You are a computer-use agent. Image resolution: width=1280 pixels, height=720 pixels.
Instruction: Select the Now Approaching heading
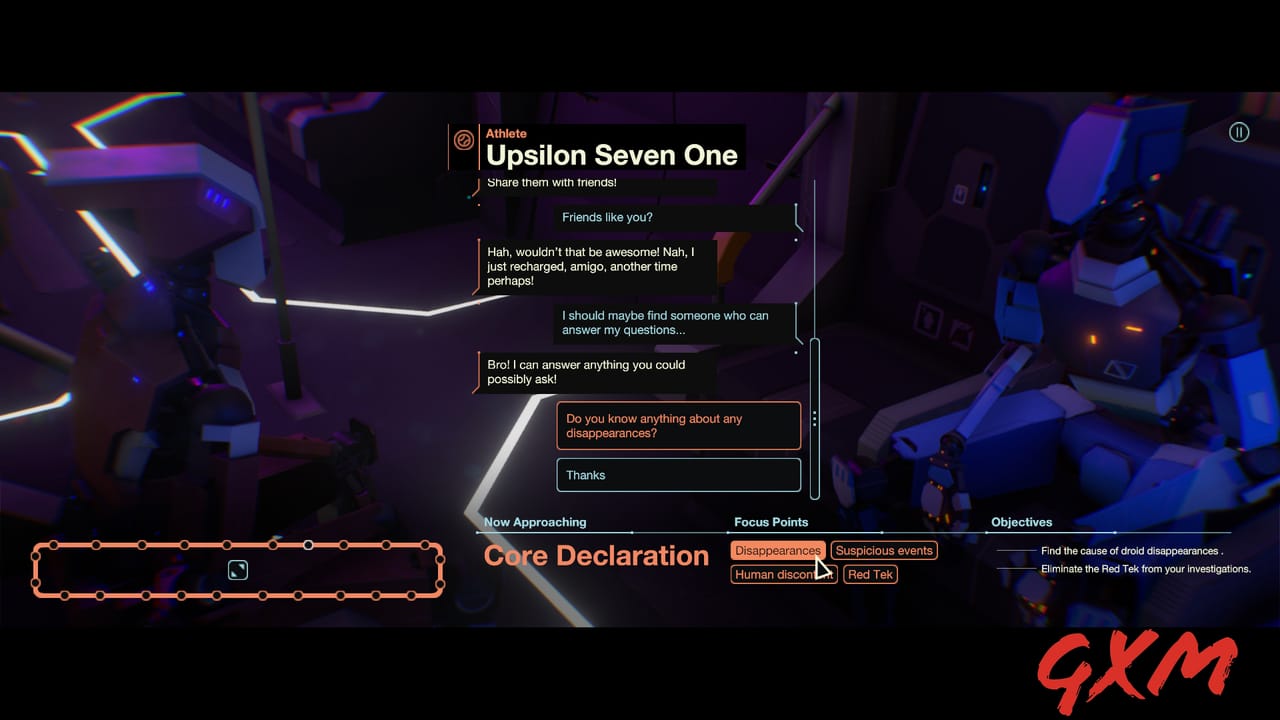[535, 522]
